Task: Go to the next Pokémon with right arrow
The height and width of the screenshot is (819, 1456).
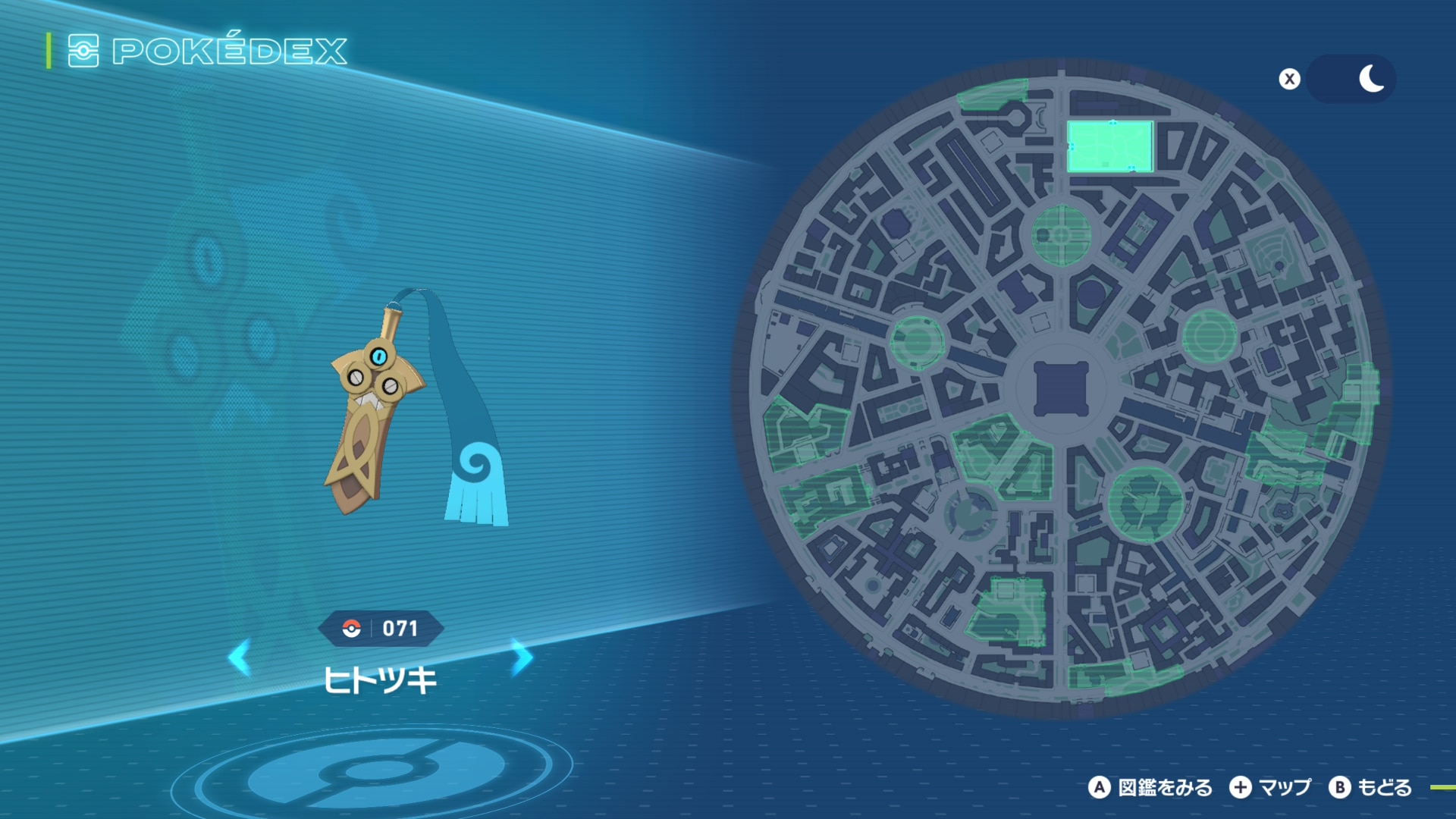Action: click(522, 657)
